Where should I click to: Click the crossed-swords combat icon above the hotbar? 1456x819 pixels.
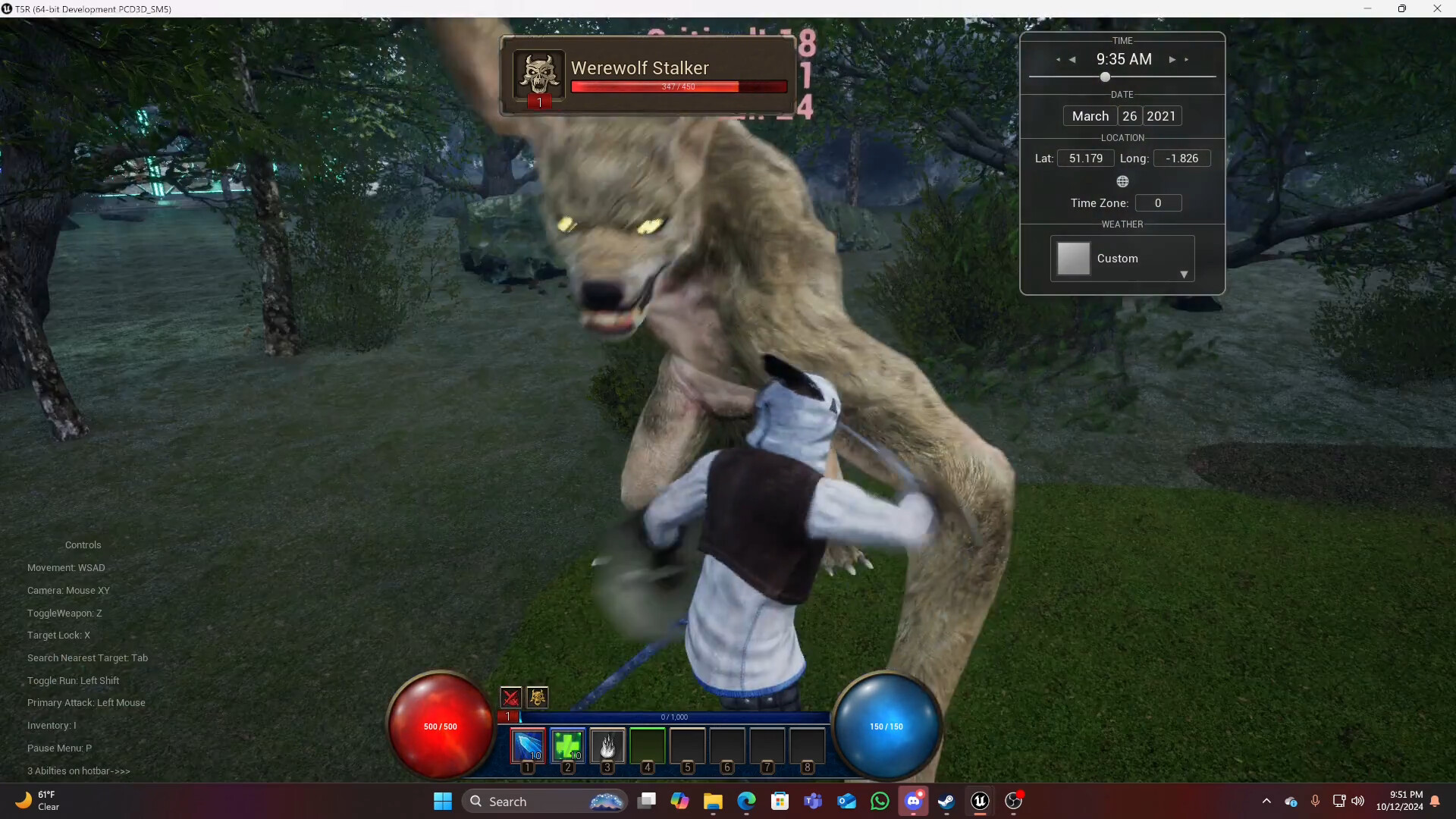(x=511, y=697)
